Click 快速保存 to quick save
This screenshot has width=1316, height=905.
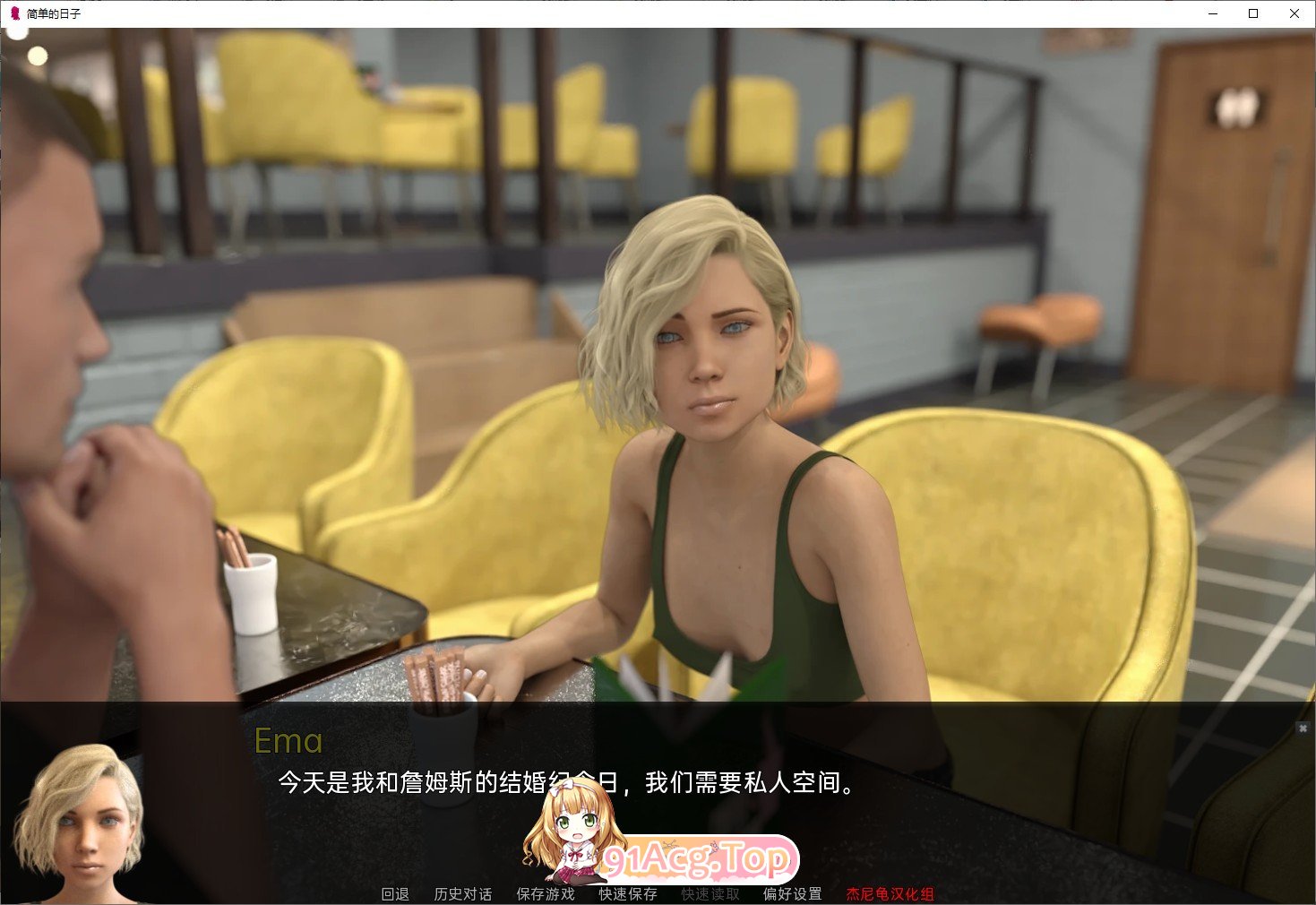(626, 893)
